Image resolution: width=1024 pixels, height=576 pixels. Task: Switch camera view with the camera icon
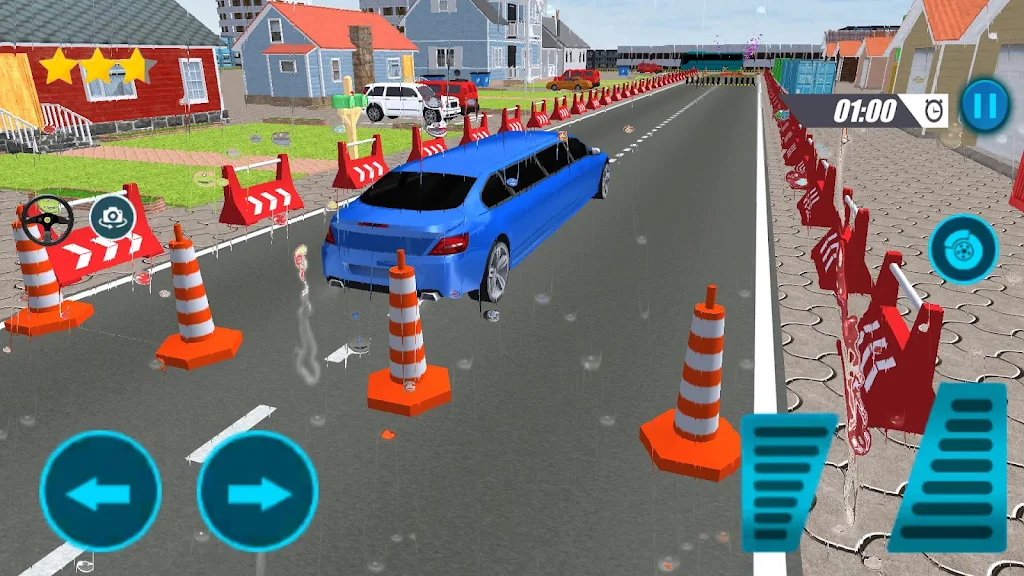click(112, 218)
